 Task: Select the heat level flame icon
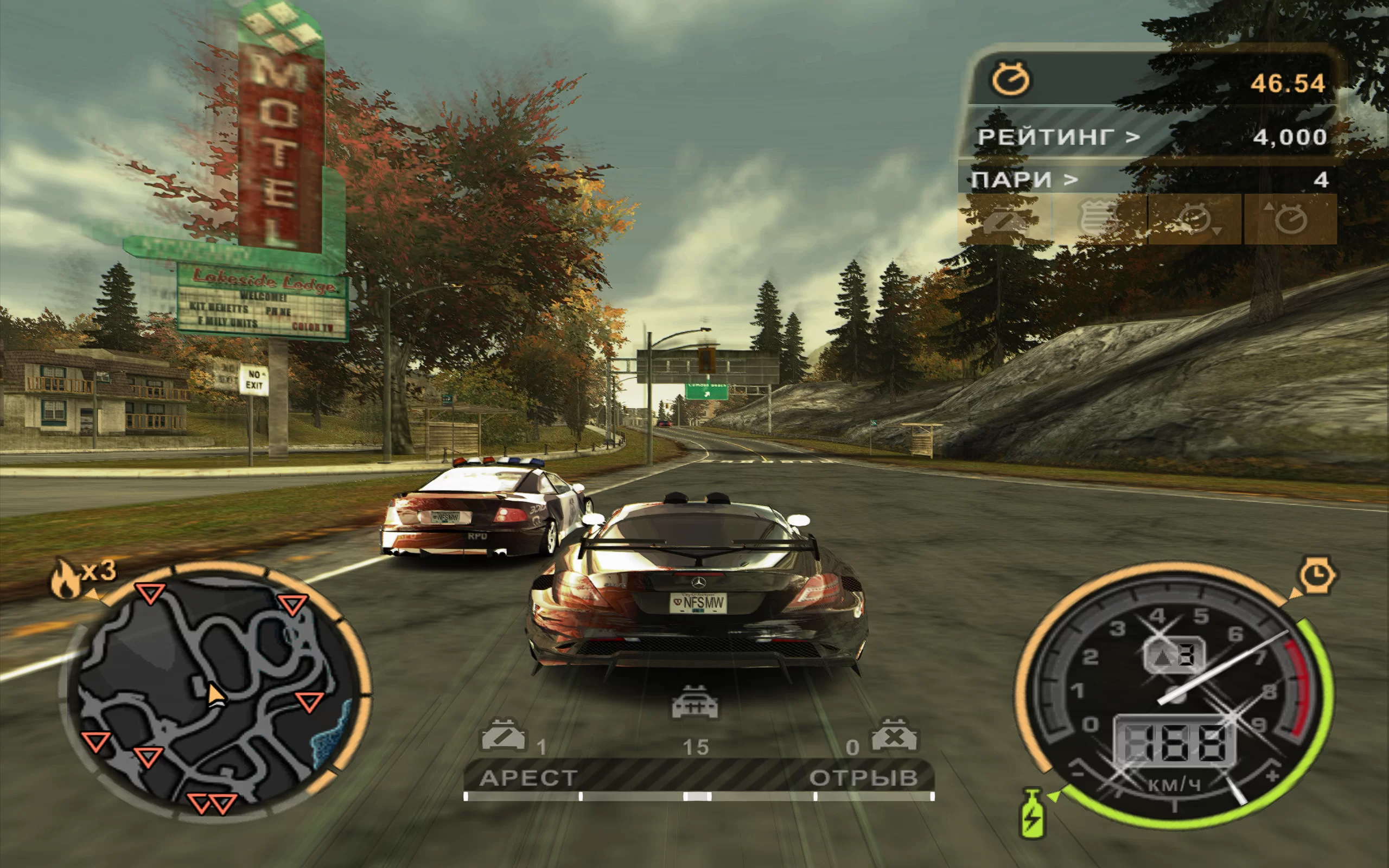pyautogui.click(x=65, y=579)
